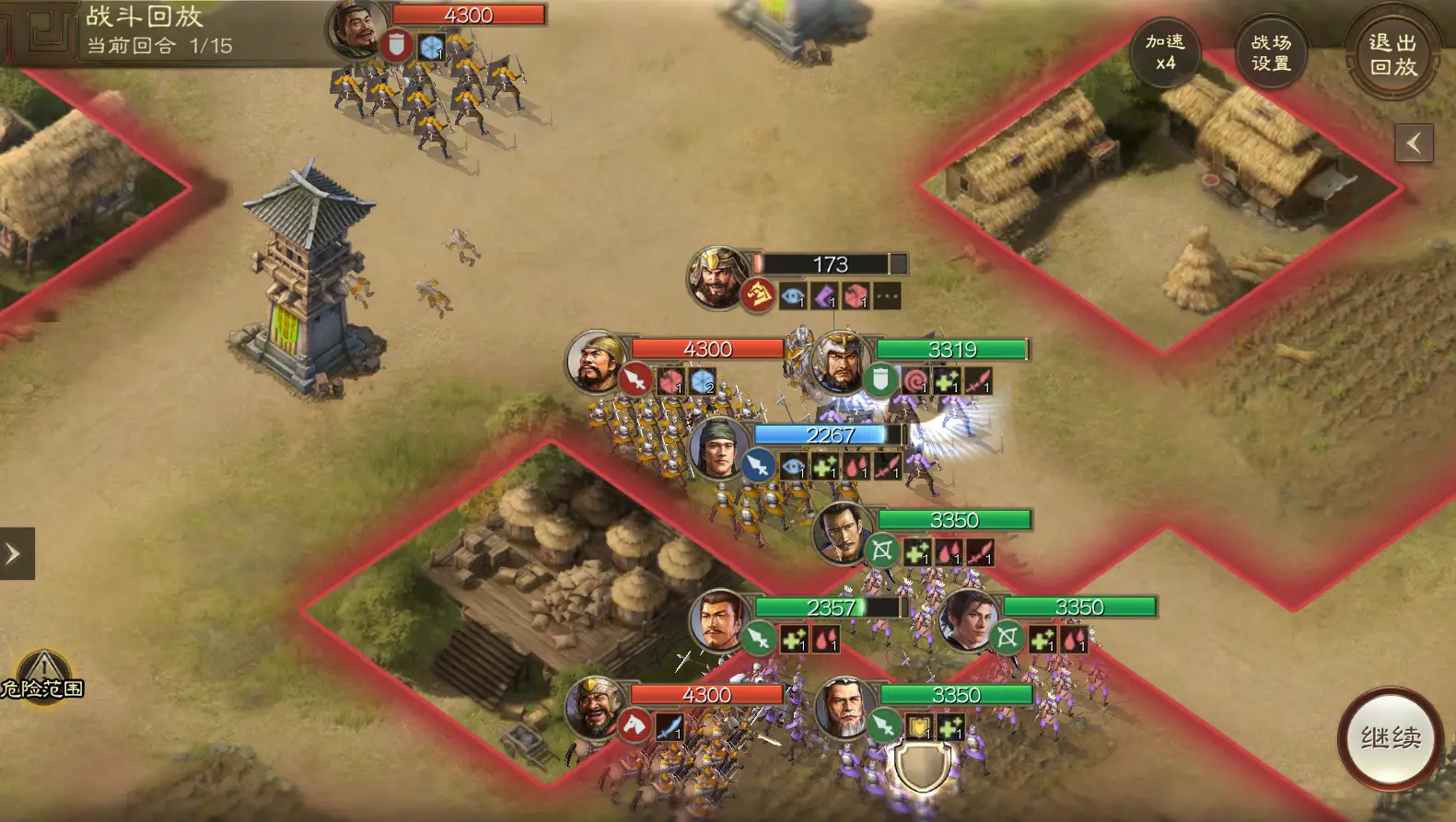1456x822 pixels.
Task: Exit the replay via 退出回放
Action: (x=1392, y=54)
